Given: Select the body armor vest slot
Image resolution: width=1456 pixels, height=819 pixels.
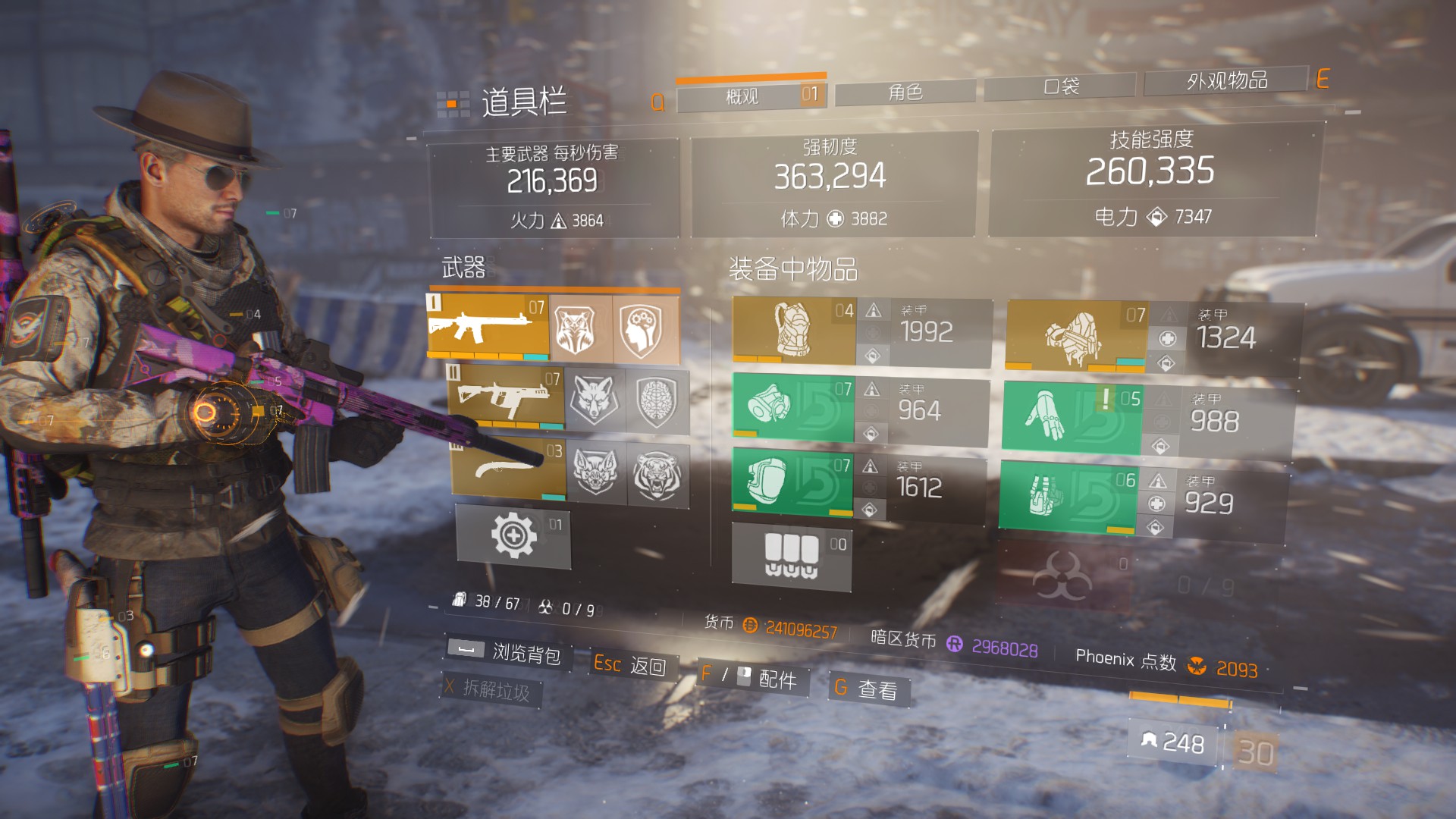Looking at the screenshot, I should click(x=794, y=330).
